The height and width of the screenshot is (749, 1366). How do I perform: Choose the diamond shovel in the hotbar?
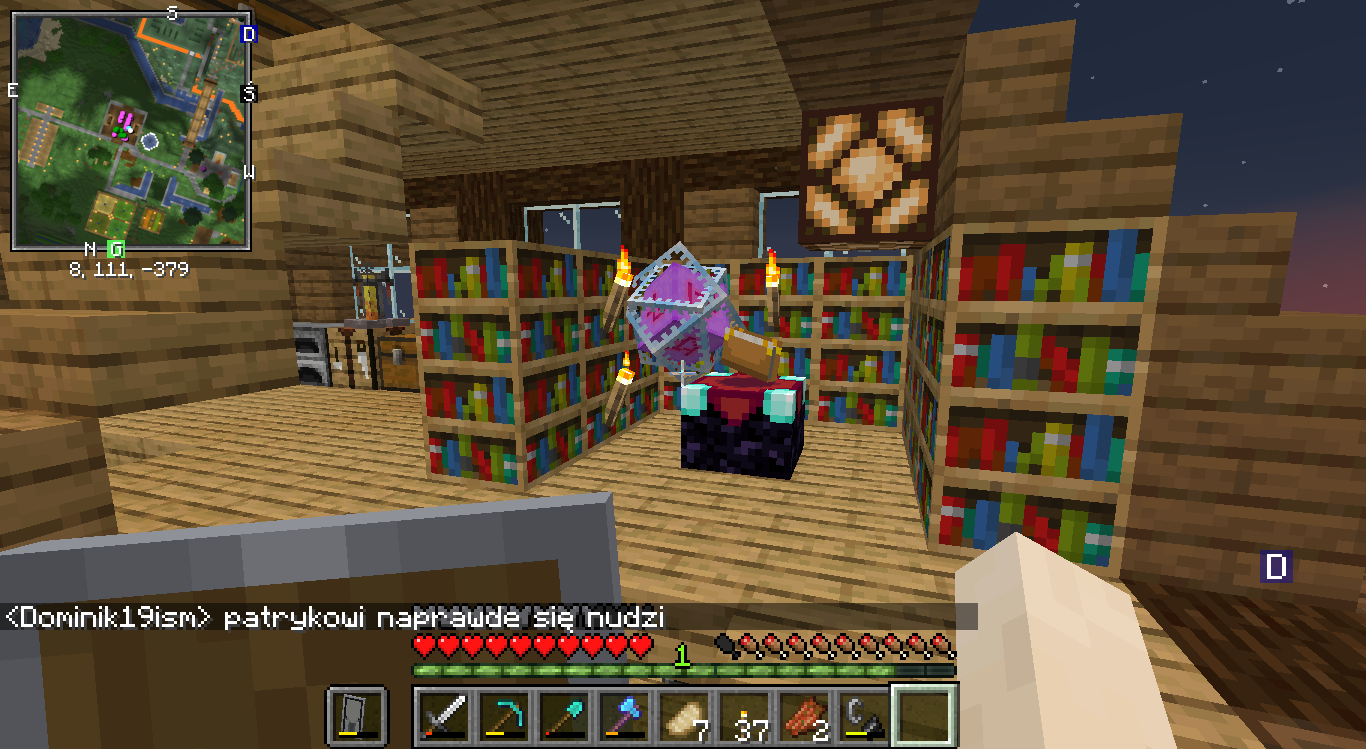coord(563,716)
